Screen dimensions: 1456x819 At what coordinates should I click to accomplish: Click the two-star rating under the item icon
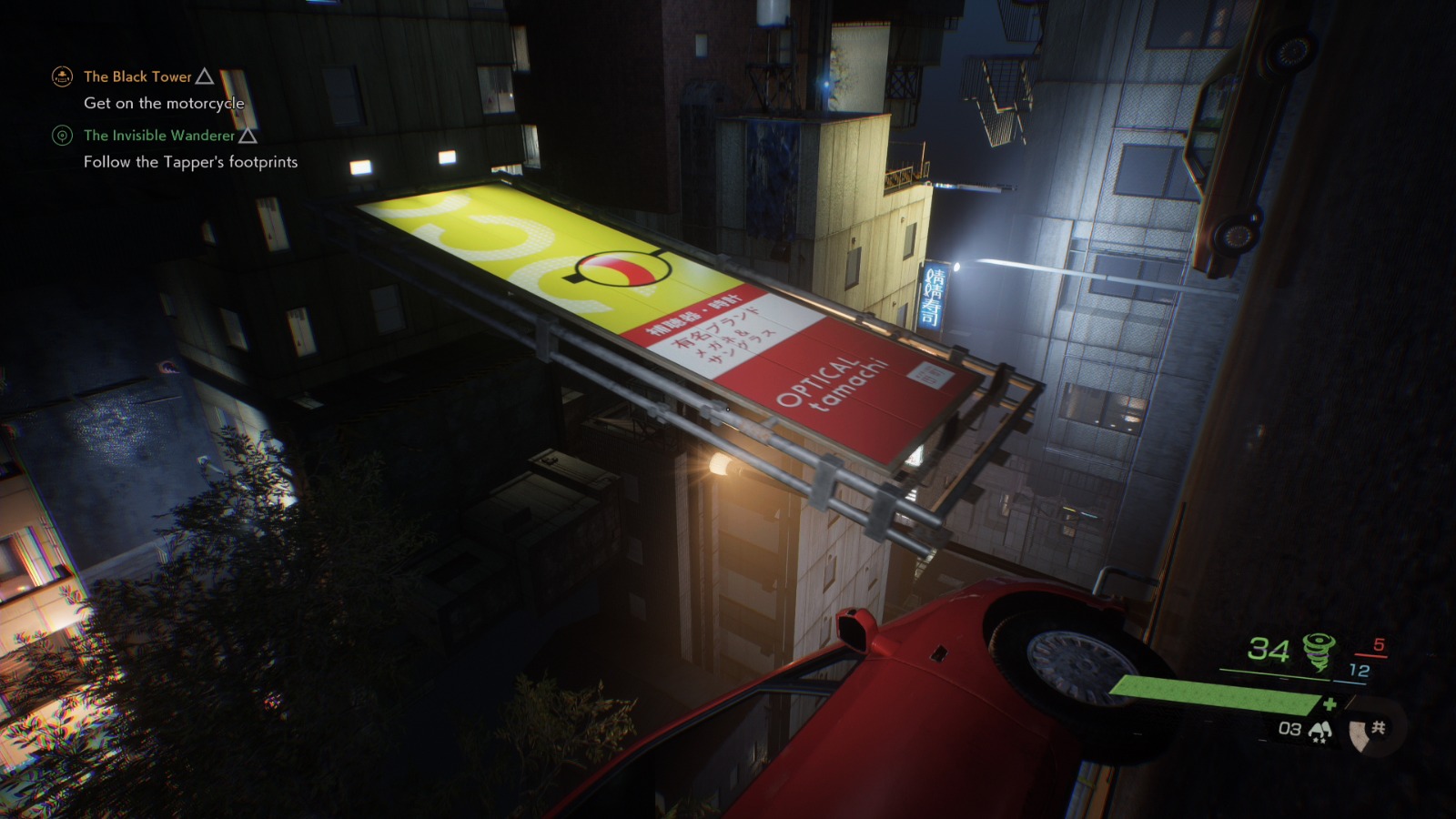(x=1320, y=740)
